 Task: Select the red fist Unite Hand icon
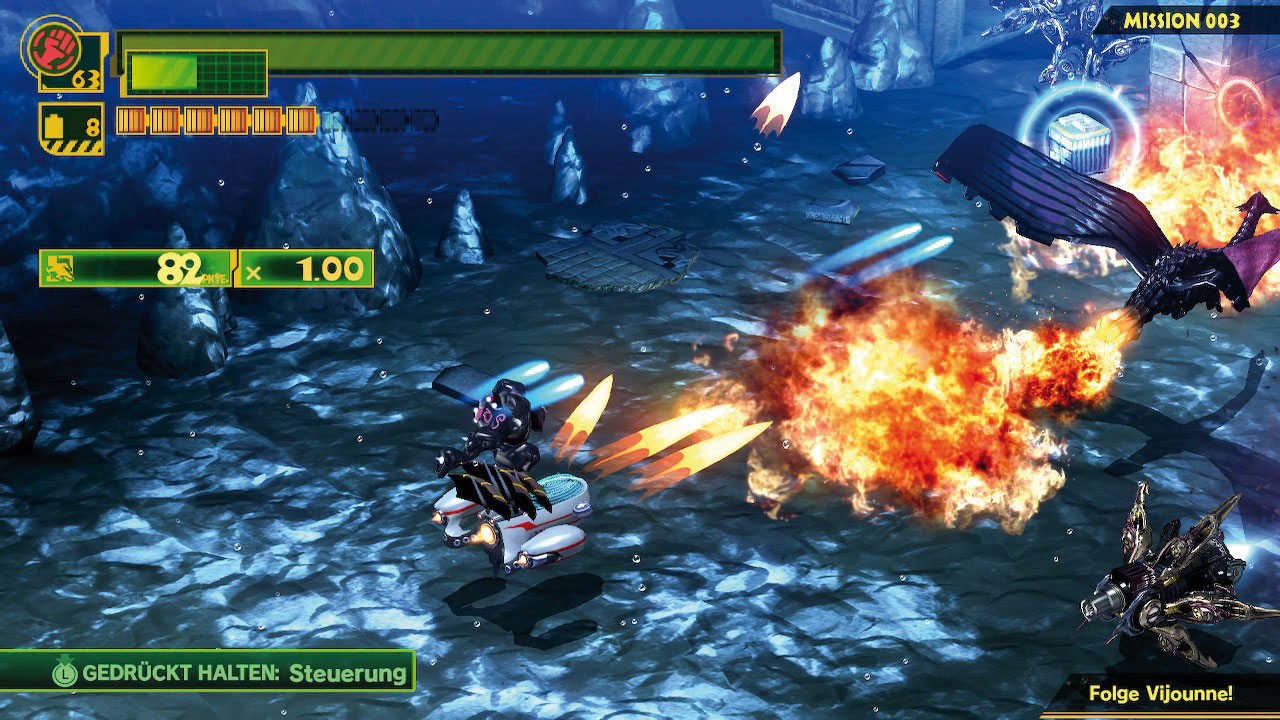point(46,44)
